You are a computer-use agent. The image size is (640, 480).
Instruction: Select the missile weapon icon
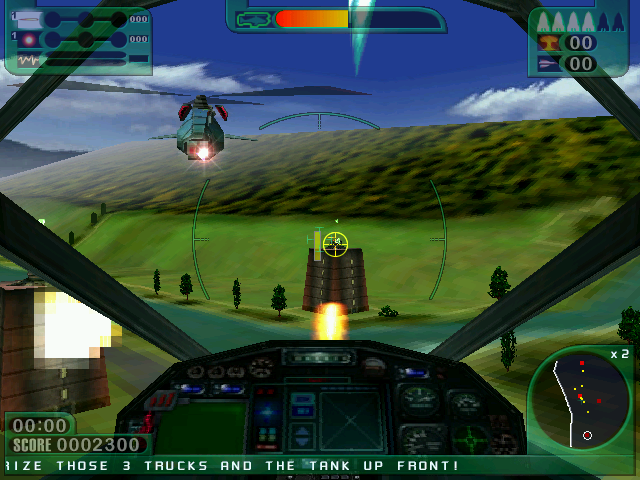click(28, 19)
